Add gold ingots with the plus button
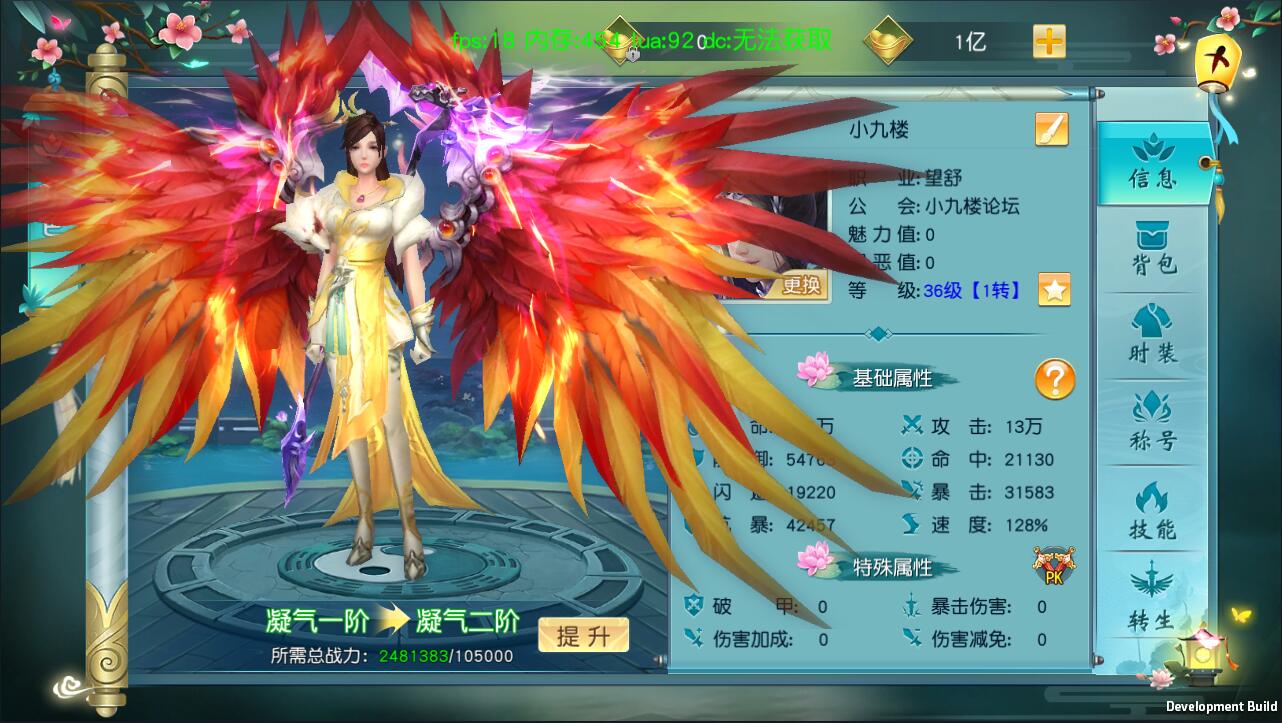Viewport: 1282px width, 723px height. pyautogui.click(x=1049, y=41)
